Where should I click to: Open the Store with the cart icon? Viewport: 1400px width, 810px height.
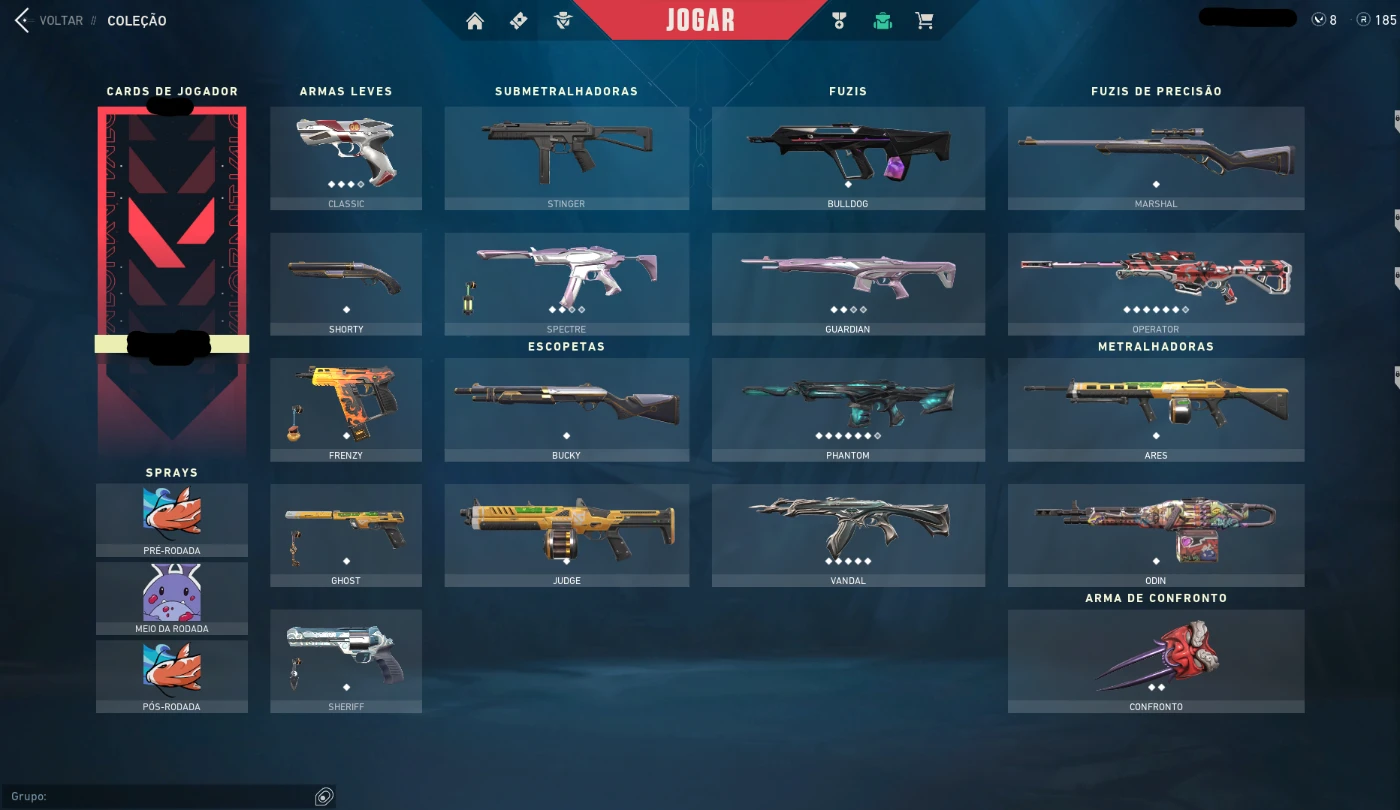pyautogui.click(x=924, y=20)
